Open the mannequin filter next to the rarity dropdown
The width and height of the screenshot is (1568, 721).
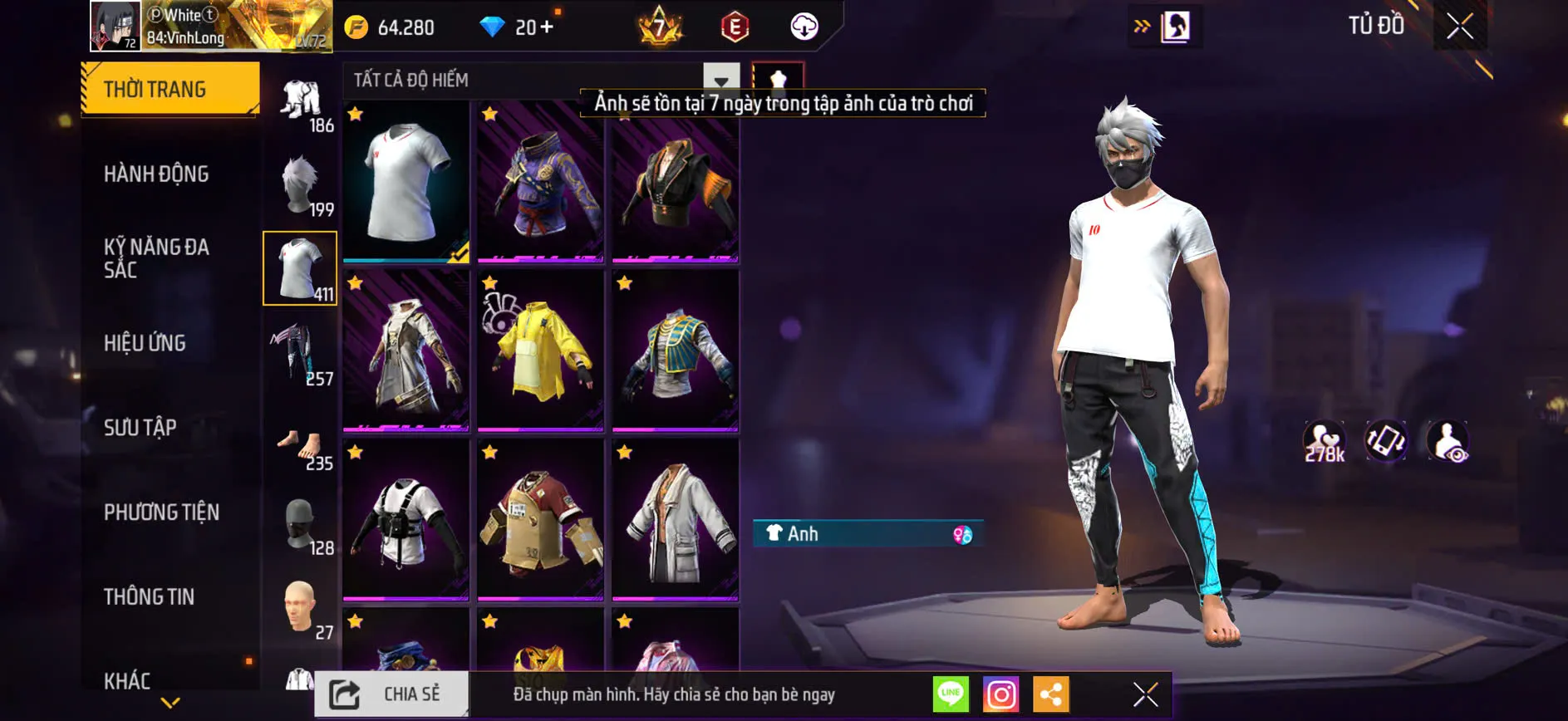(x=779, y=80)
